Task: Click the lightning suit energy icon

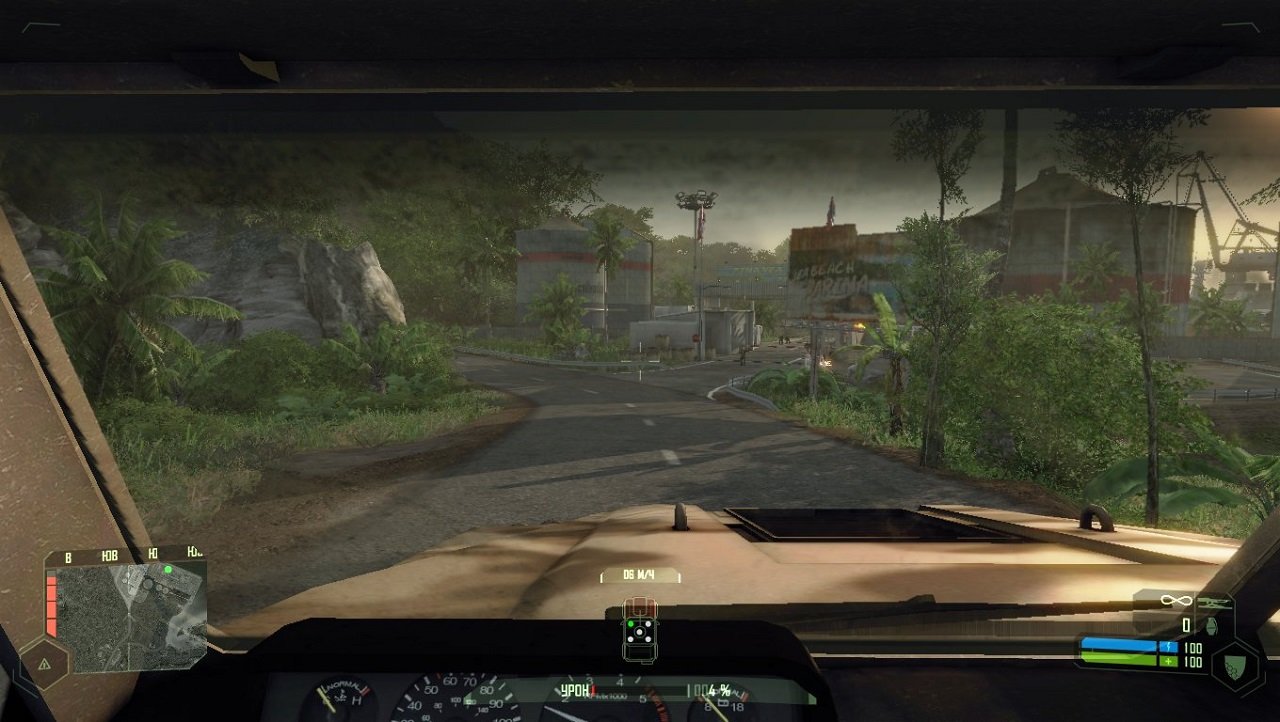Action: [x=1168, y=646]
